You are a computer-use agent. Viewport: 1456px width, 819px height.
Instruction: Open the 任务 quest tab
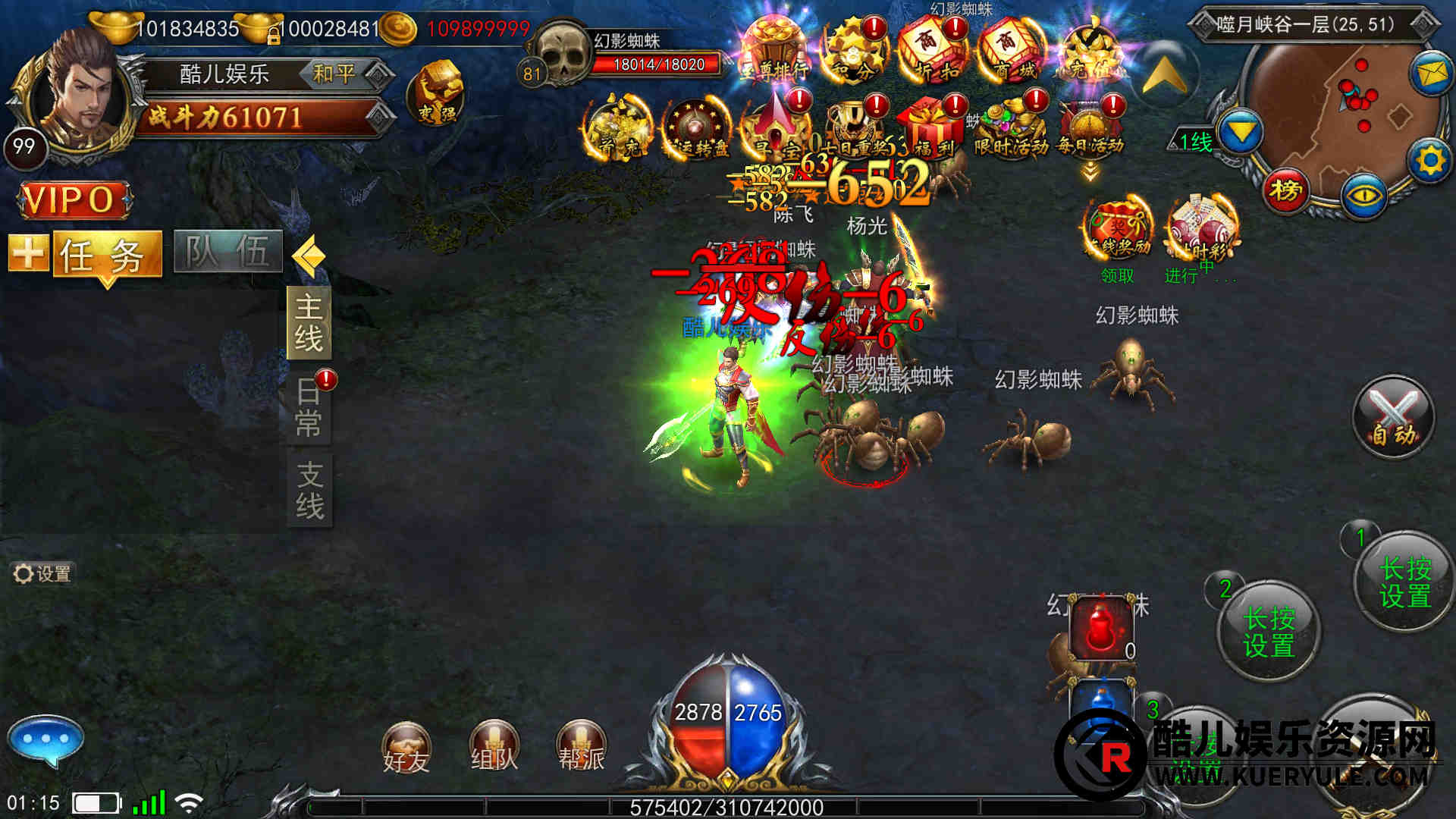click(107, 255)
